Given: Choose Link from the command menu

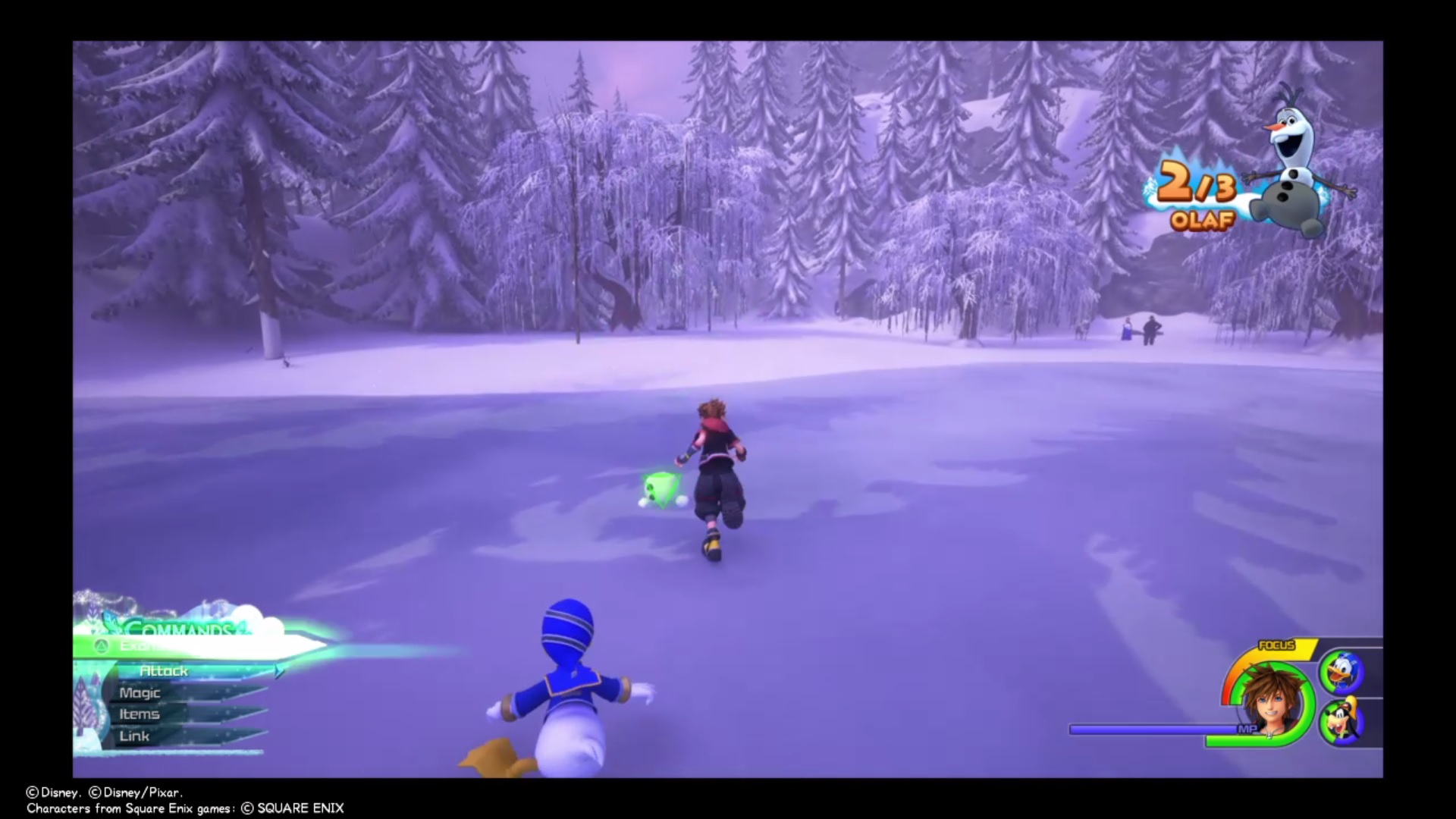Looking at the screenshot, I should [x=134, y=735].
